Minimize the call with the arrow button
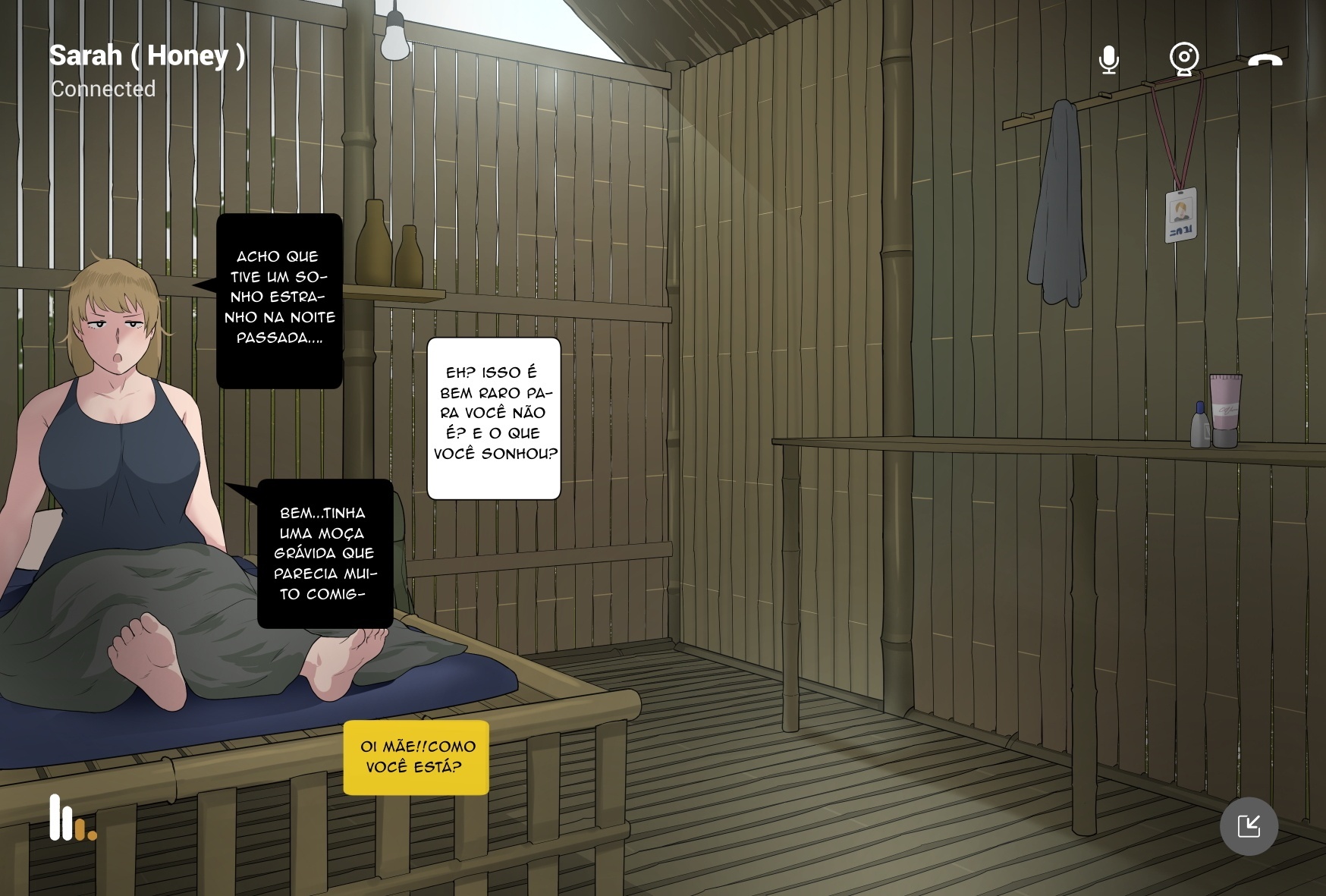1326x896 pixels. 1249,826
